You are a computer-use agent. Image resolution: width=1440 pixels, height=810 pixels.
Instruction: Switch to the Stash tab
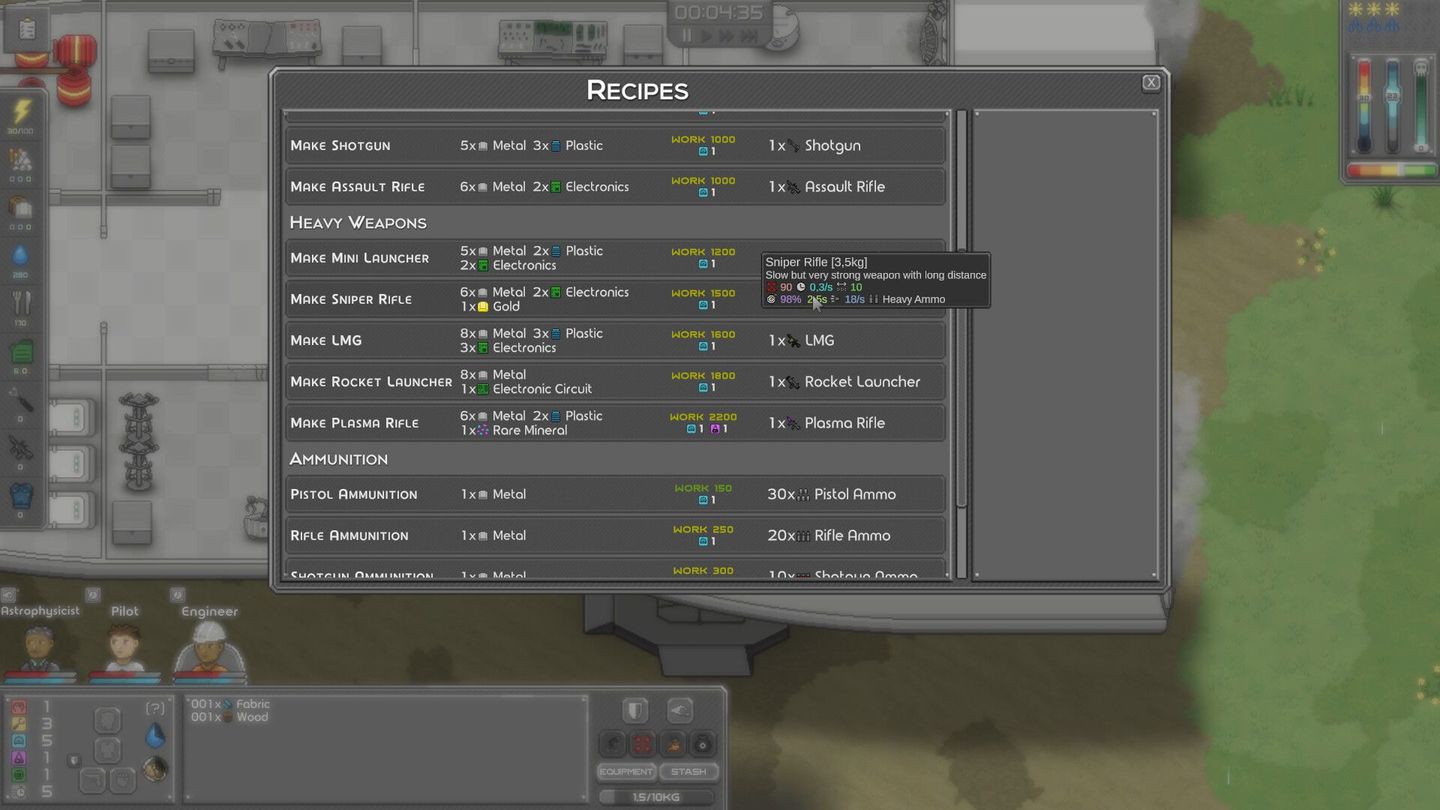point(689,771)
